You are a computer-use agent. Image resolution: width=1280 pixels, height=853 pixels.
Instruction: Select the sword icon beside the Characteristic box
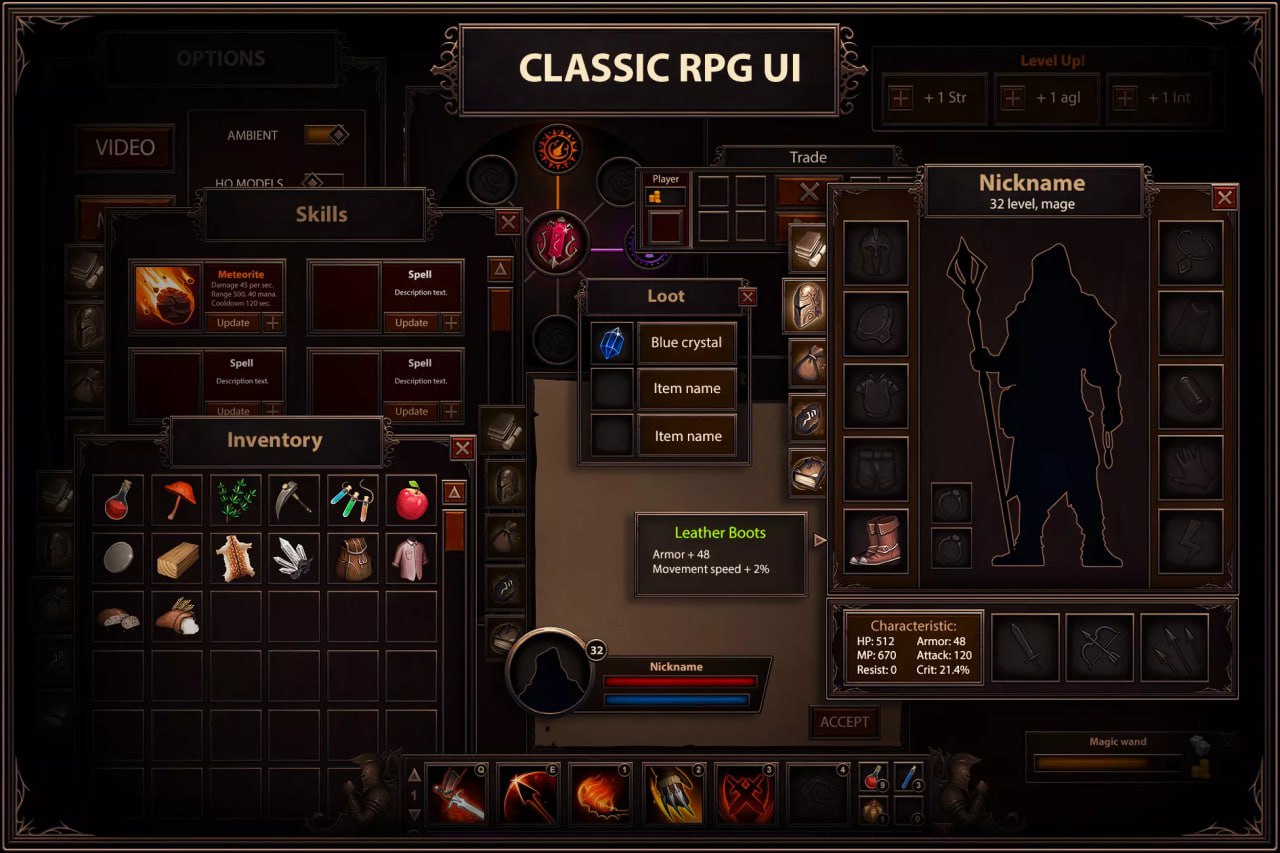[1025, 645]
